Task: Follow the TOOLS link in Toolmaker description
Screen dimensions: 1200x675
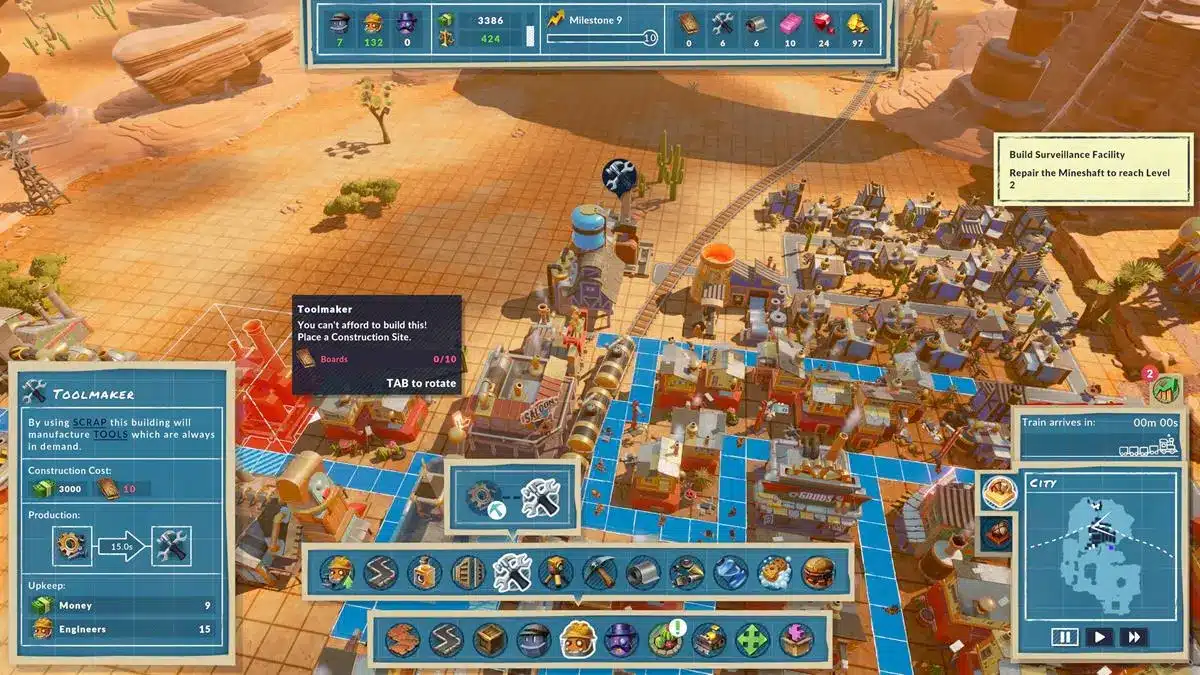Action: pos(110,435)
